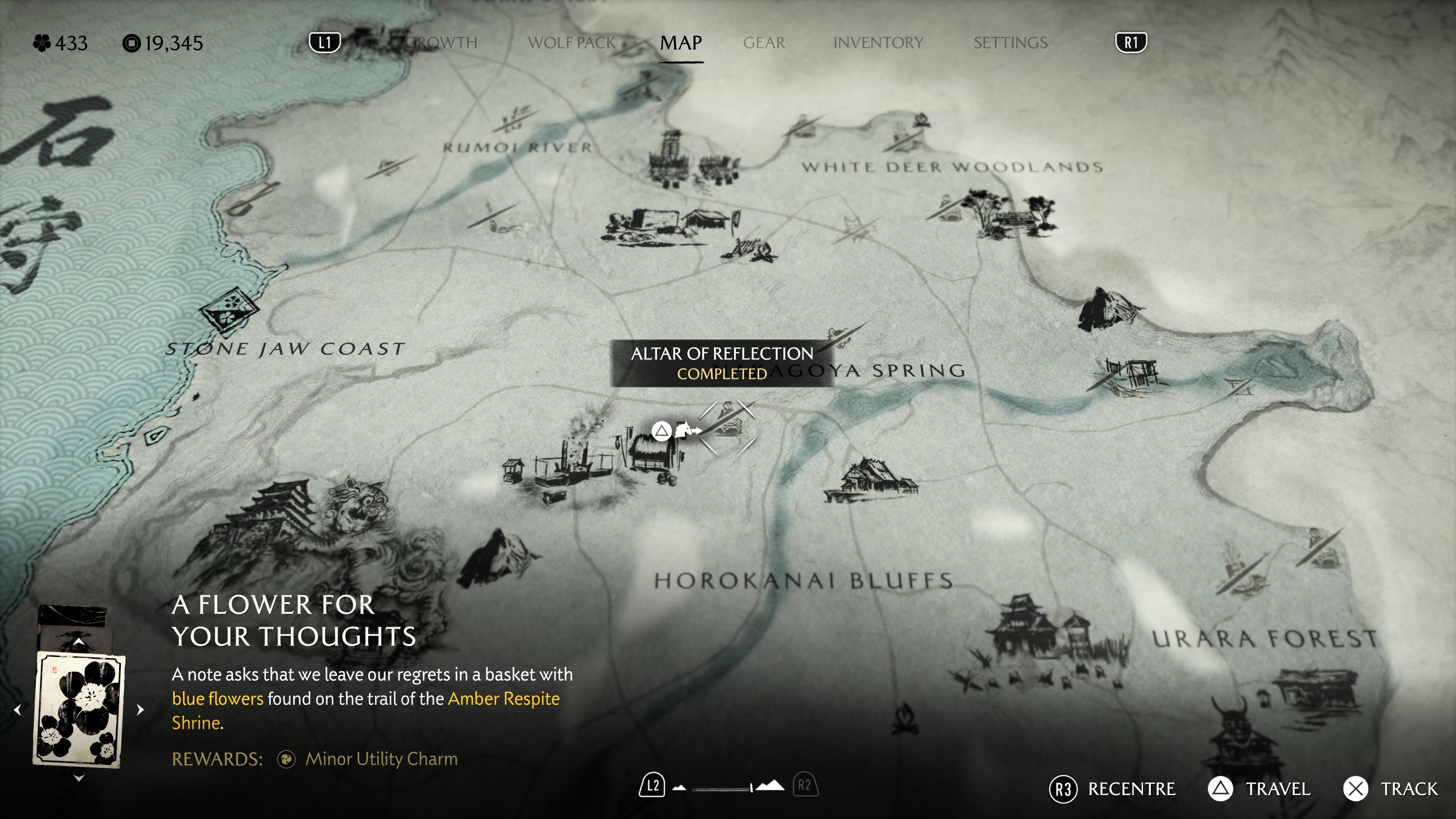Image resolution: width=1456 pixels, height=819 pixels.
Task: Choose the white horse marker on the map
Action: coord(683,431)
